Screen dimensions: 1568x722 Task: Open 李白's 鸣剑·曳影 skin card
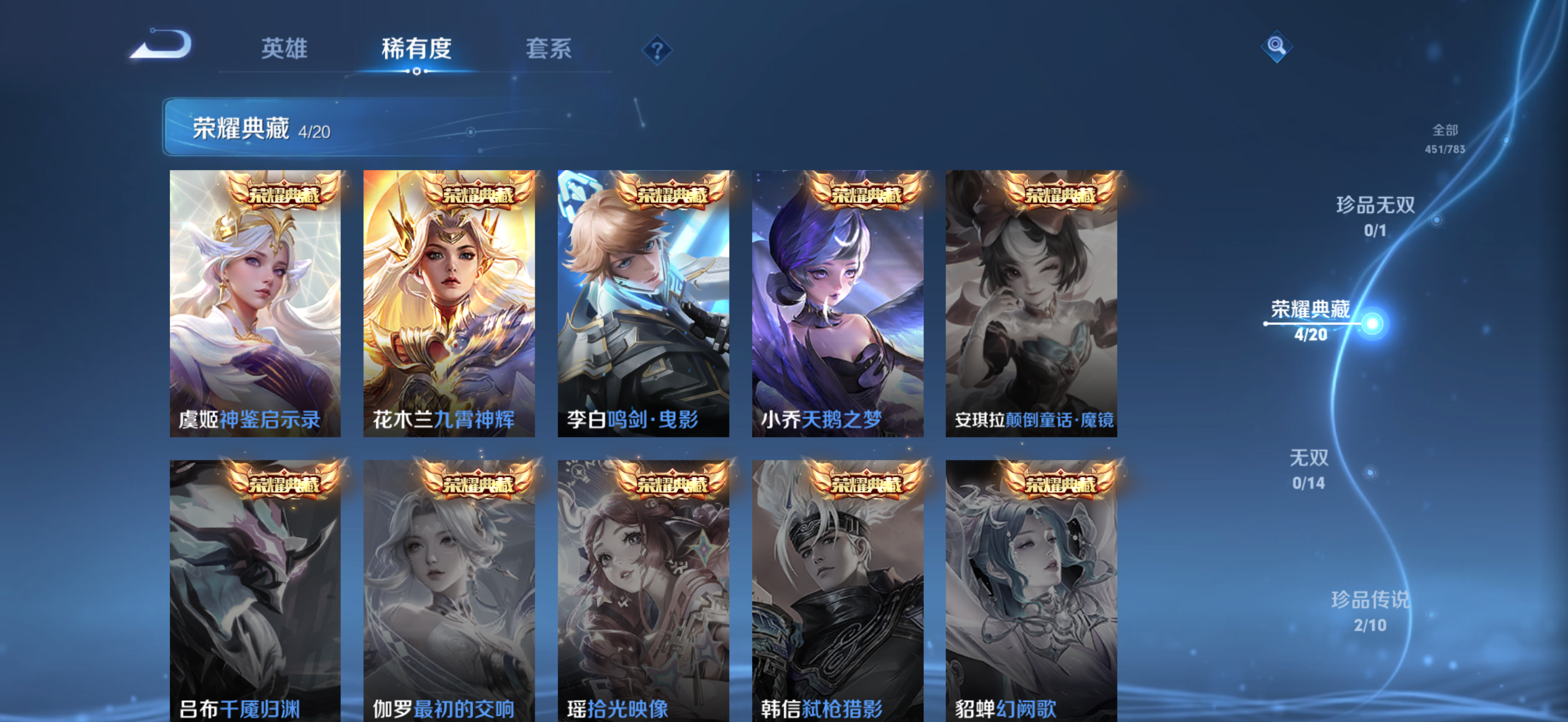(x=646, y=303)
